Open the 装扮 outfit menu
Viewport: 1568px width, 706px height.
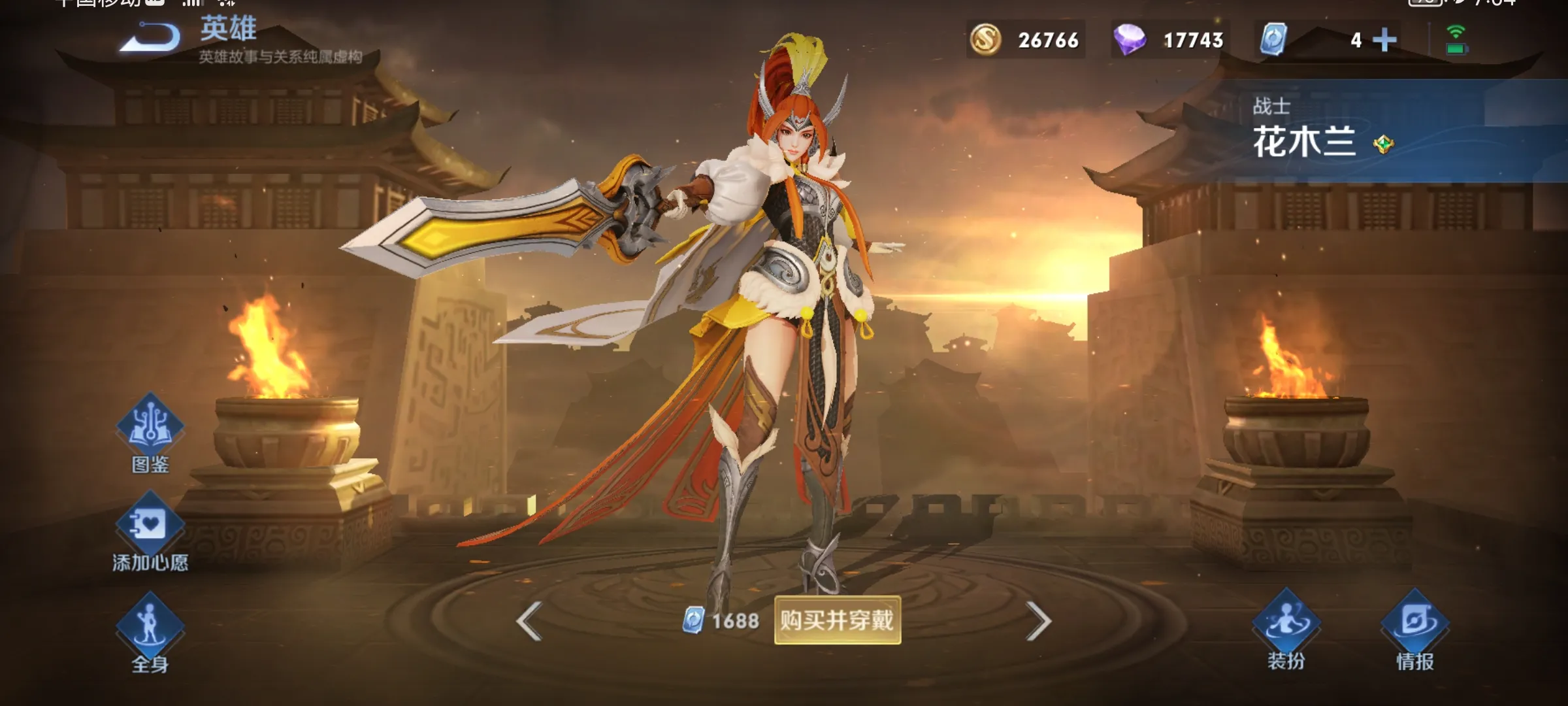coord(1286,624)
